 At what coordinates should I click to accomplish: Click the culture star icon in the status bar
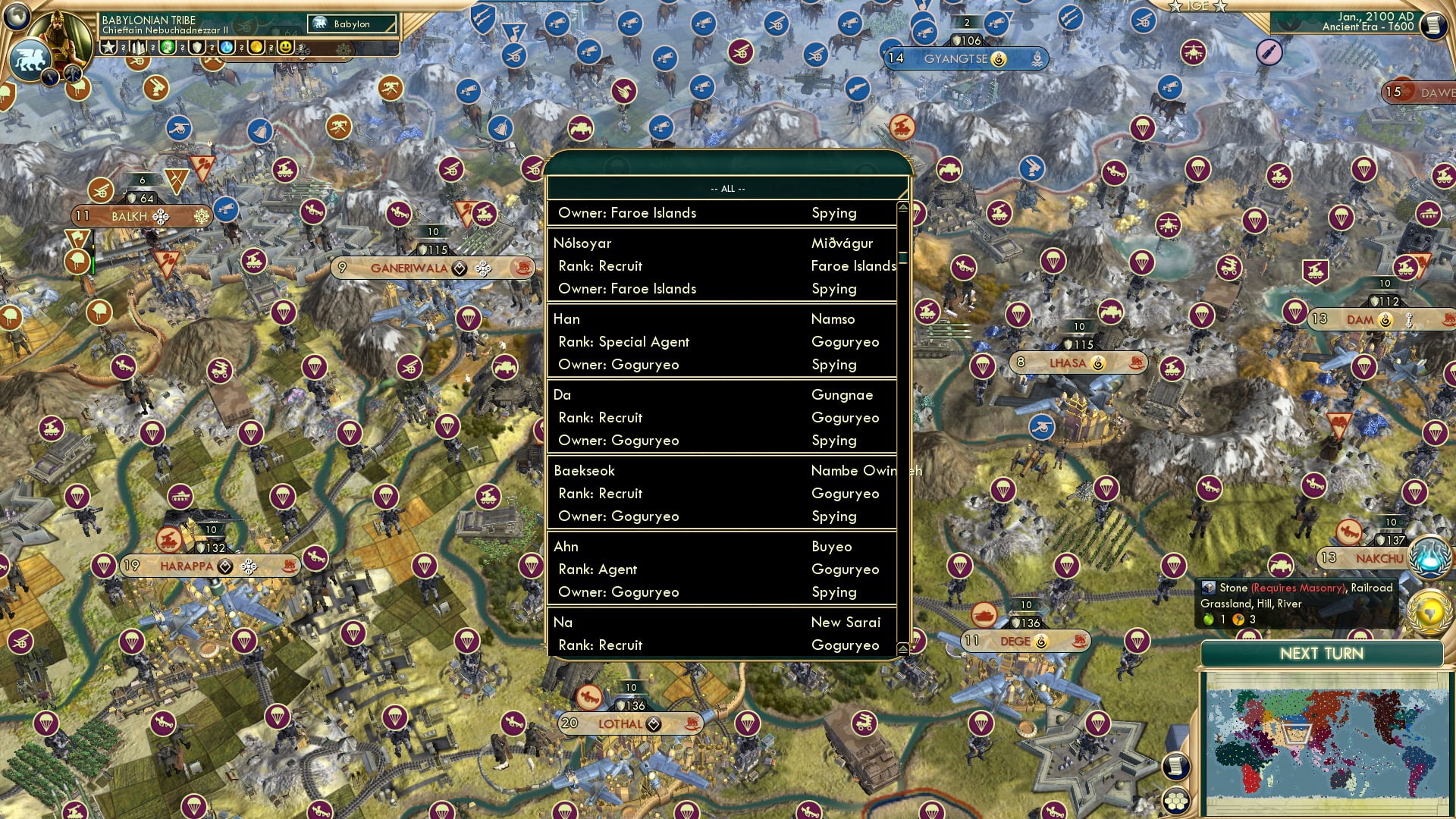click(108, 48)
